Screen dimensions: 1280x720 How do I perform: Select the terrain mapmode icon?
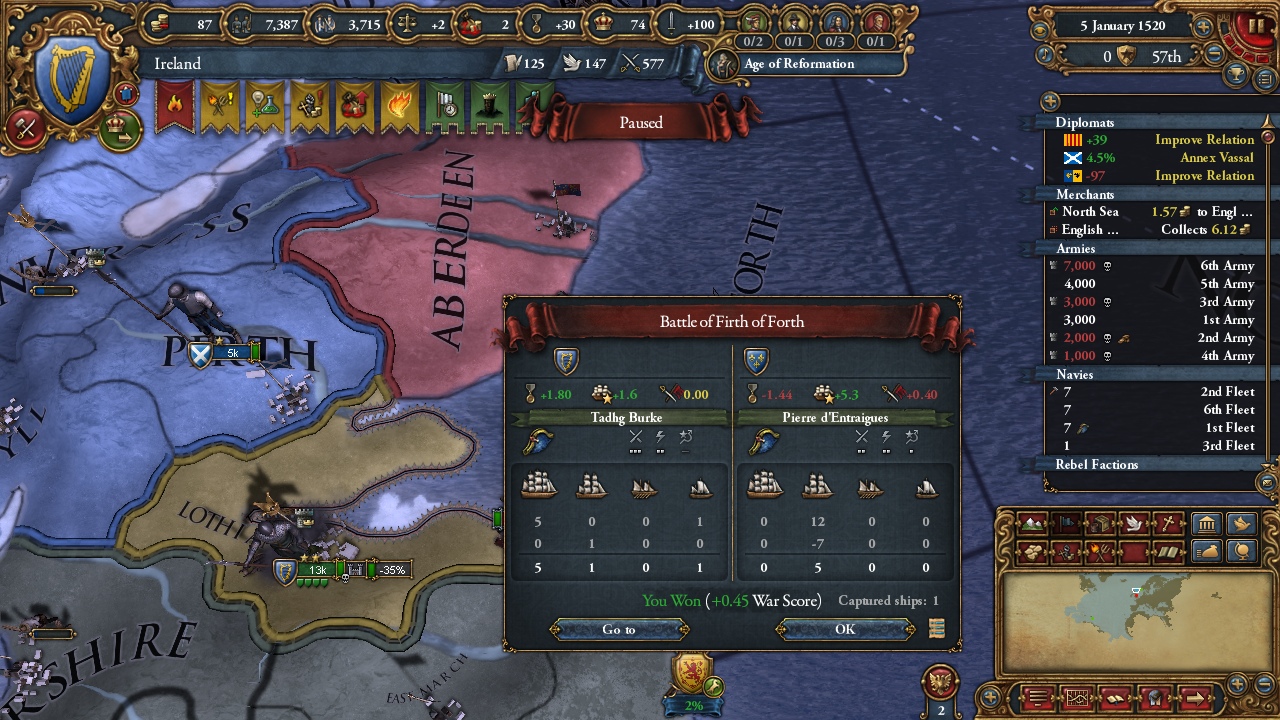(1031, 524)
